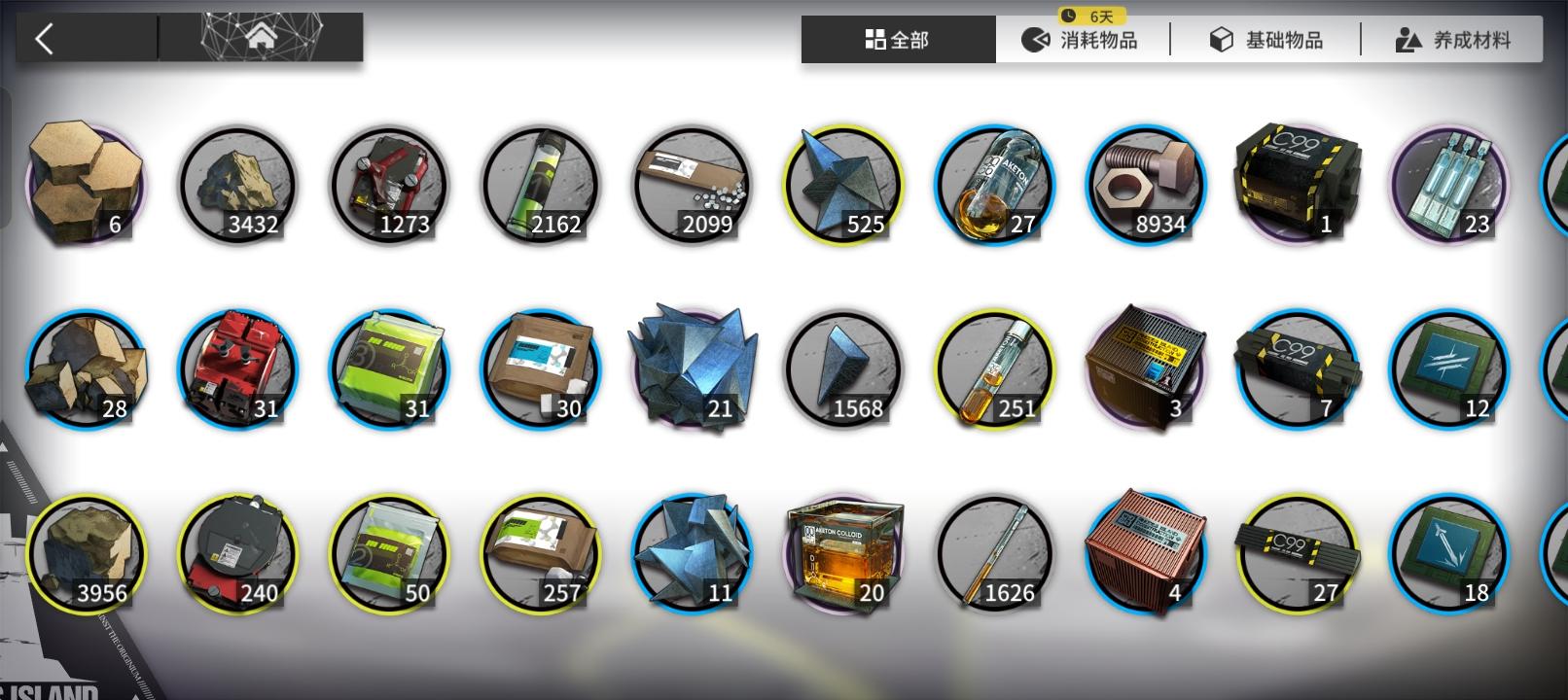
Task: Select the thin glass tube item counting 1626
Action: tap(994, 552)
